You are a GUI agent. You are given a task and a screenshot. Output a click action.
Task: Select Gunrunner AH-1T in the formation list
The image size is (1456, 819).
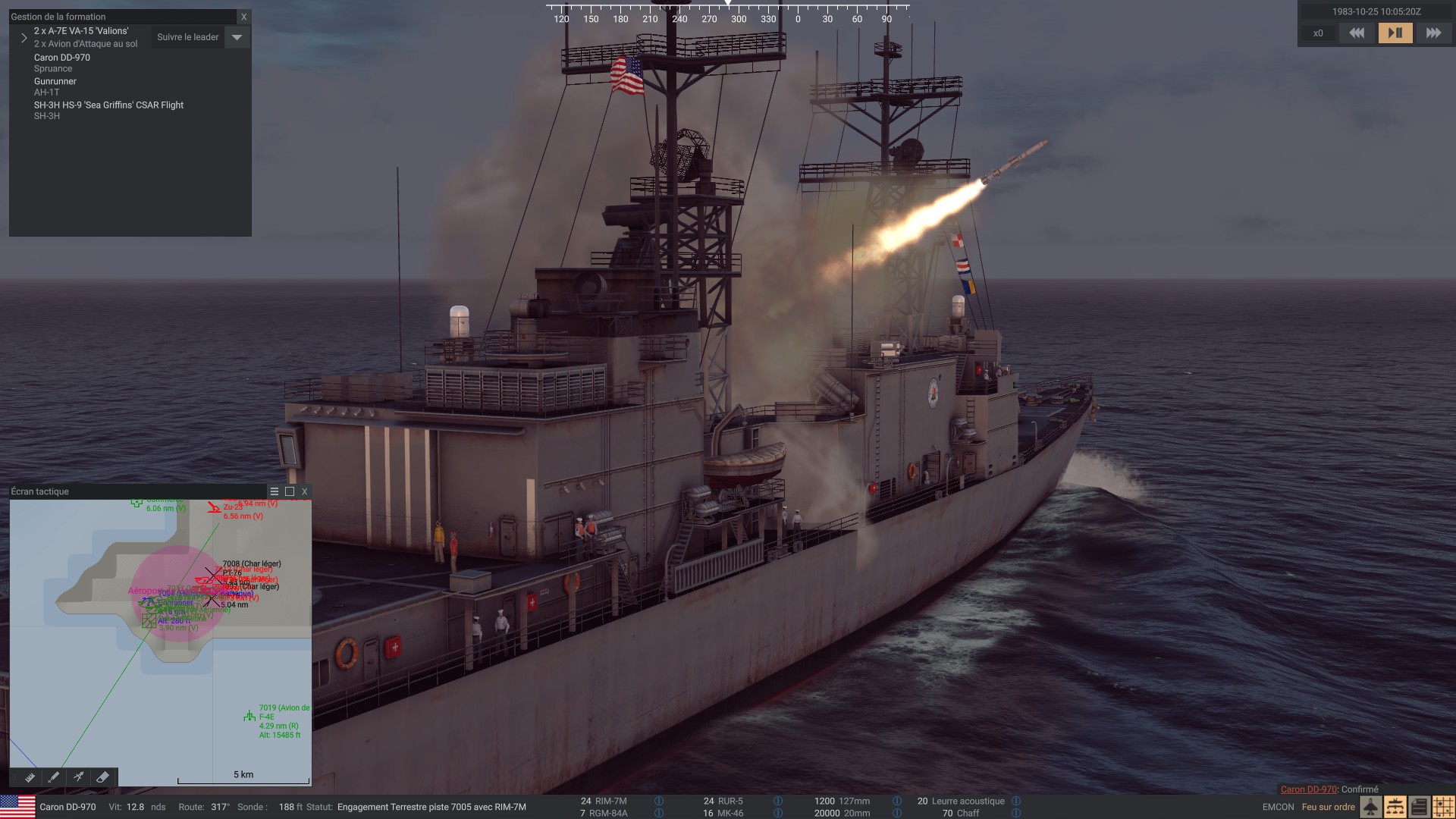(55, 86)
